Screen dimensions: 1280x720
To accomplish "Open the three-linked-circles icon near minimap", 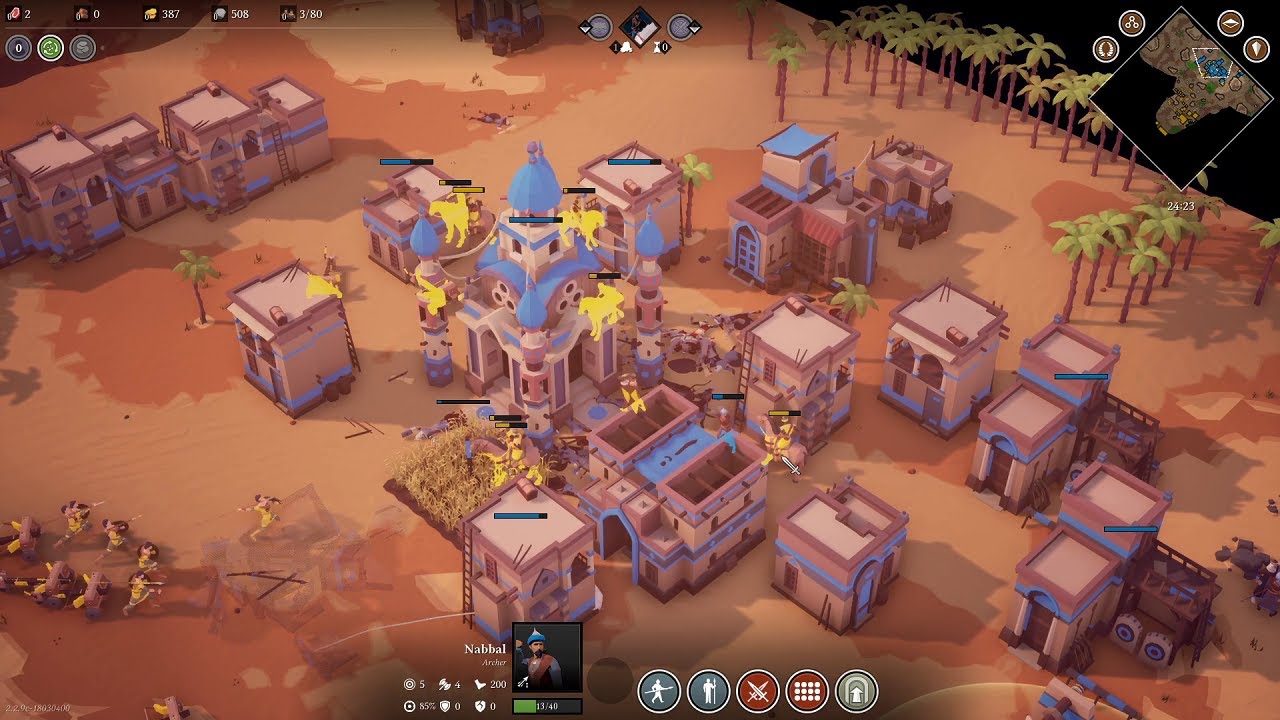I will 1132,23.
